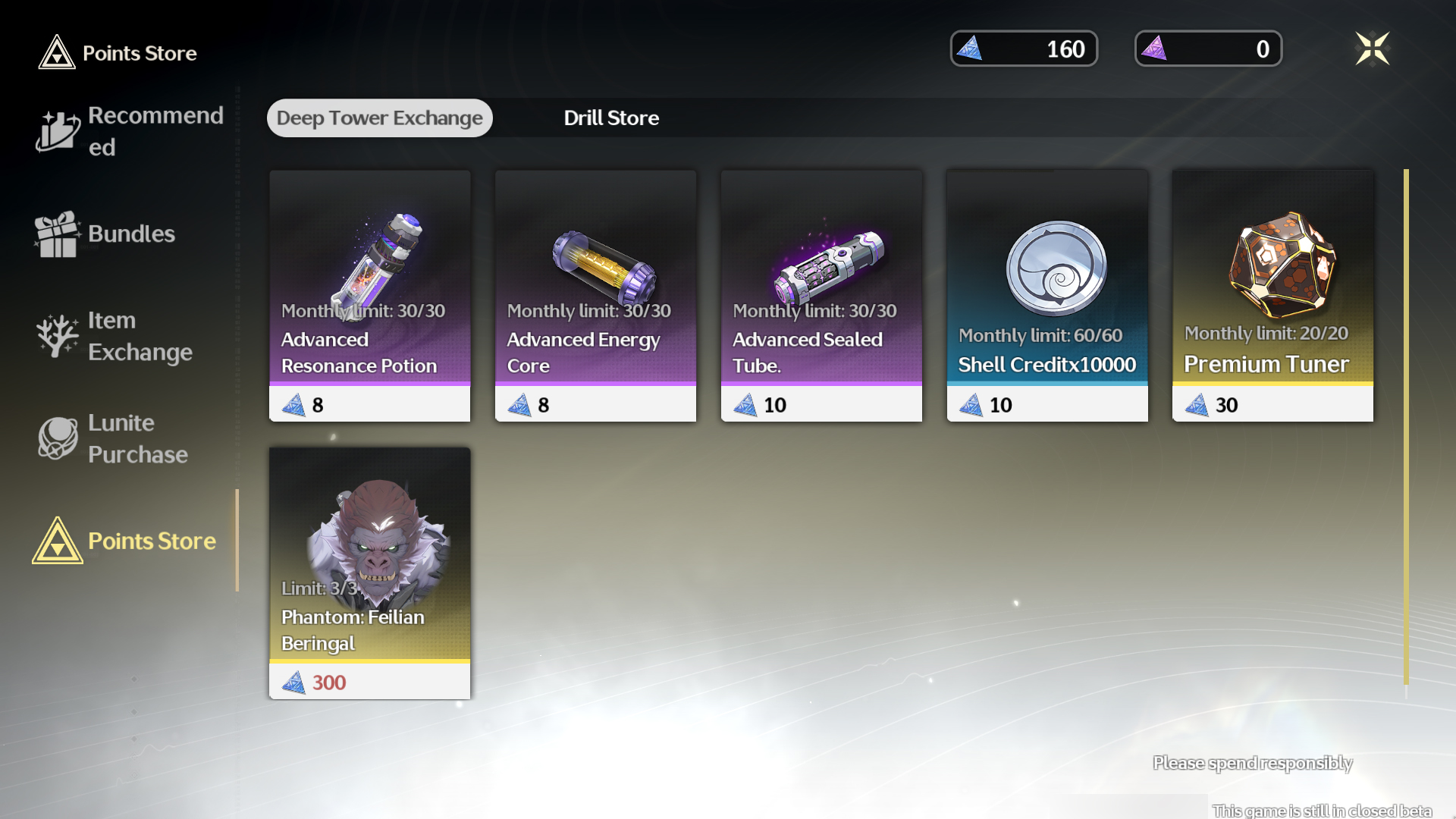Click the gold vertical scrollbar

(x=1406, y=425)
